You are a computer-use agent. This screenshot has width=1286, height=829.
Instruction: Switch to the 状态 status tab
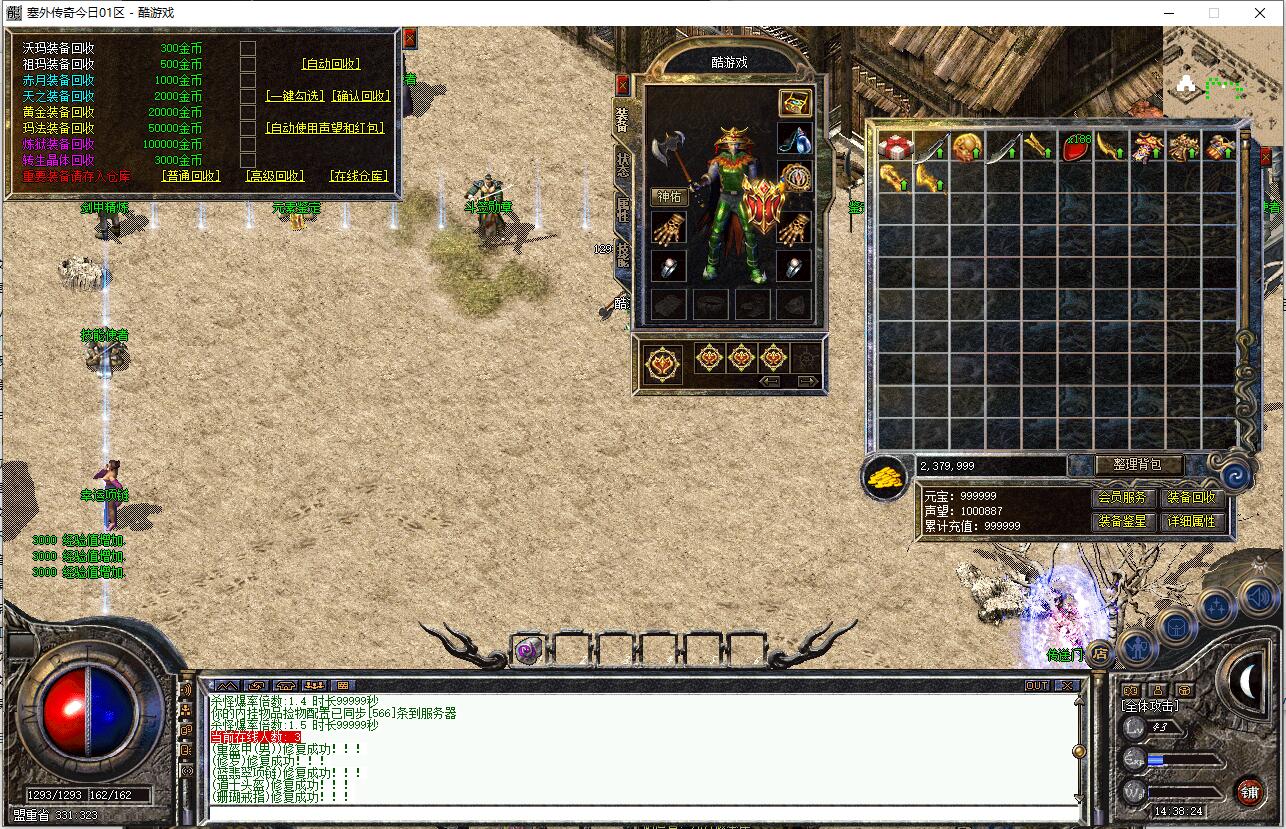(623, 164)
